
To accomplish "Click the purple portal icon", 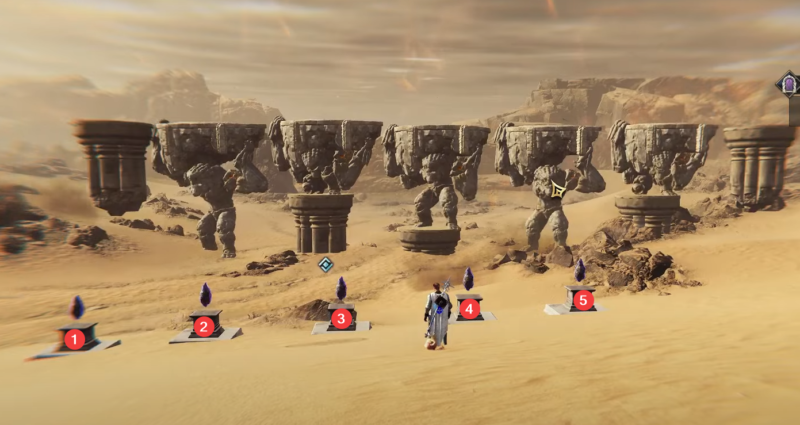I will click(788, 85).
